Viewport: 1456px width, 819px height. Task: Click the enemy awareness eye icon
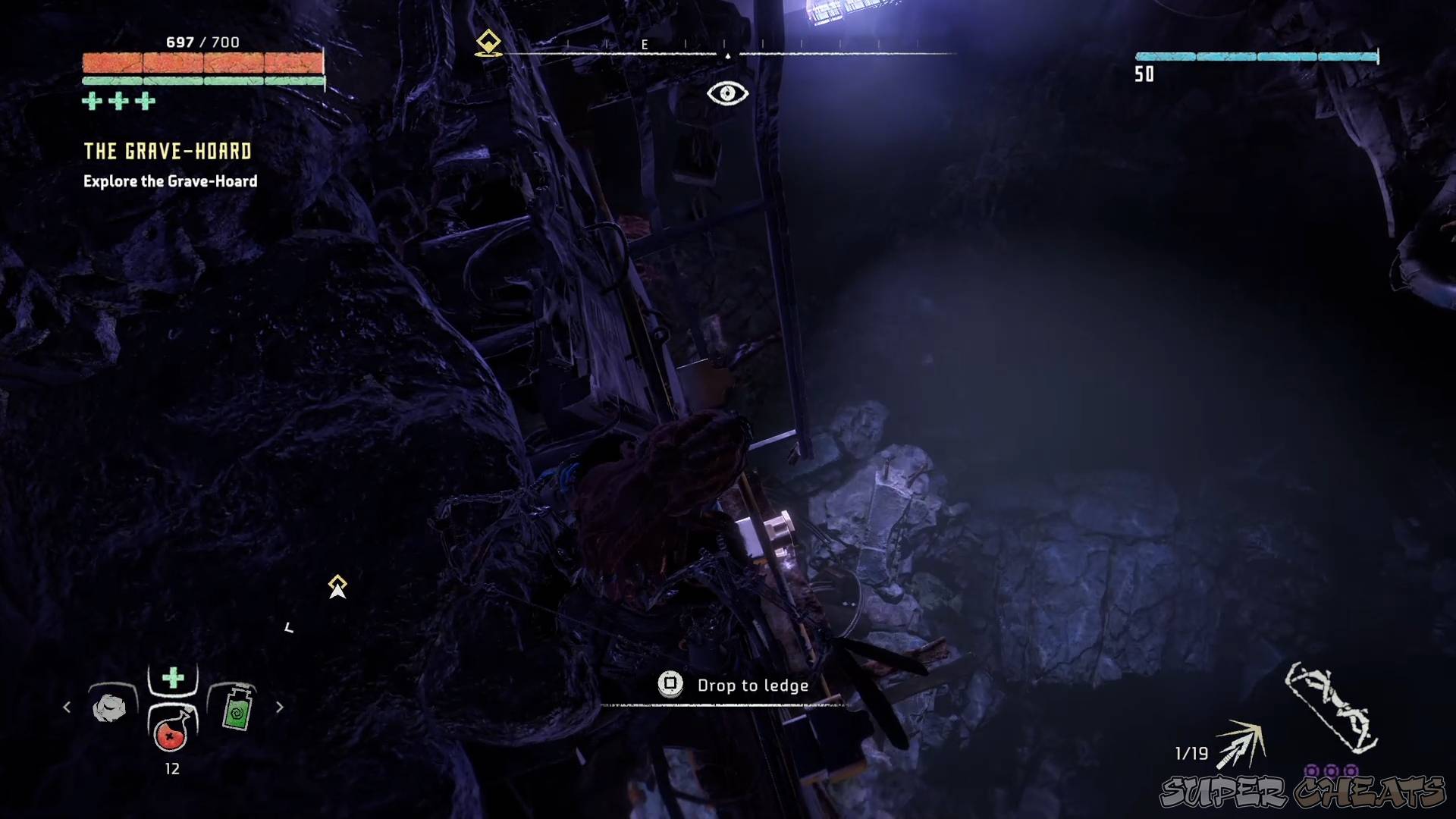coord(727,93)
